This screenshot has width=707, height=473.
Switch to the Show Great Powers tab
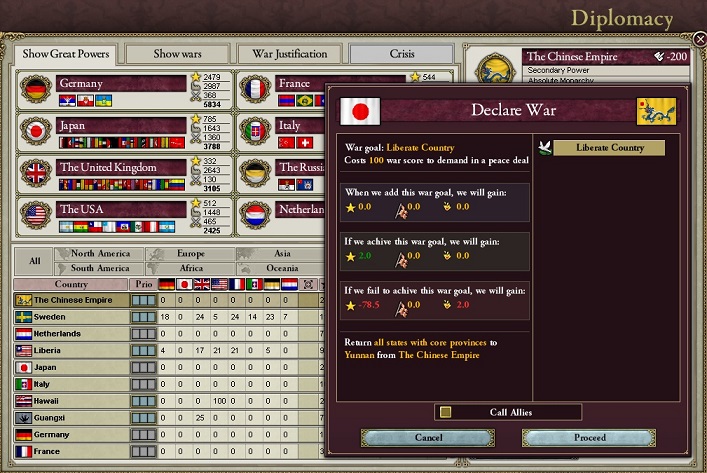(64, 53)
